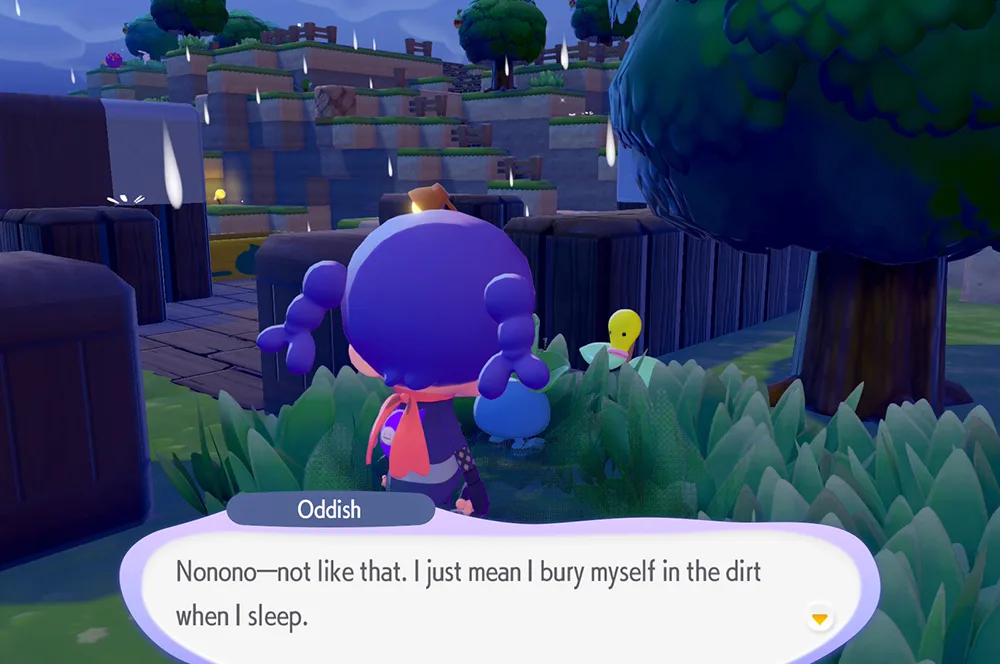1000x664 pixels.
Task: Advance dialogue with the orange arrow
Action: pos(820,620)
